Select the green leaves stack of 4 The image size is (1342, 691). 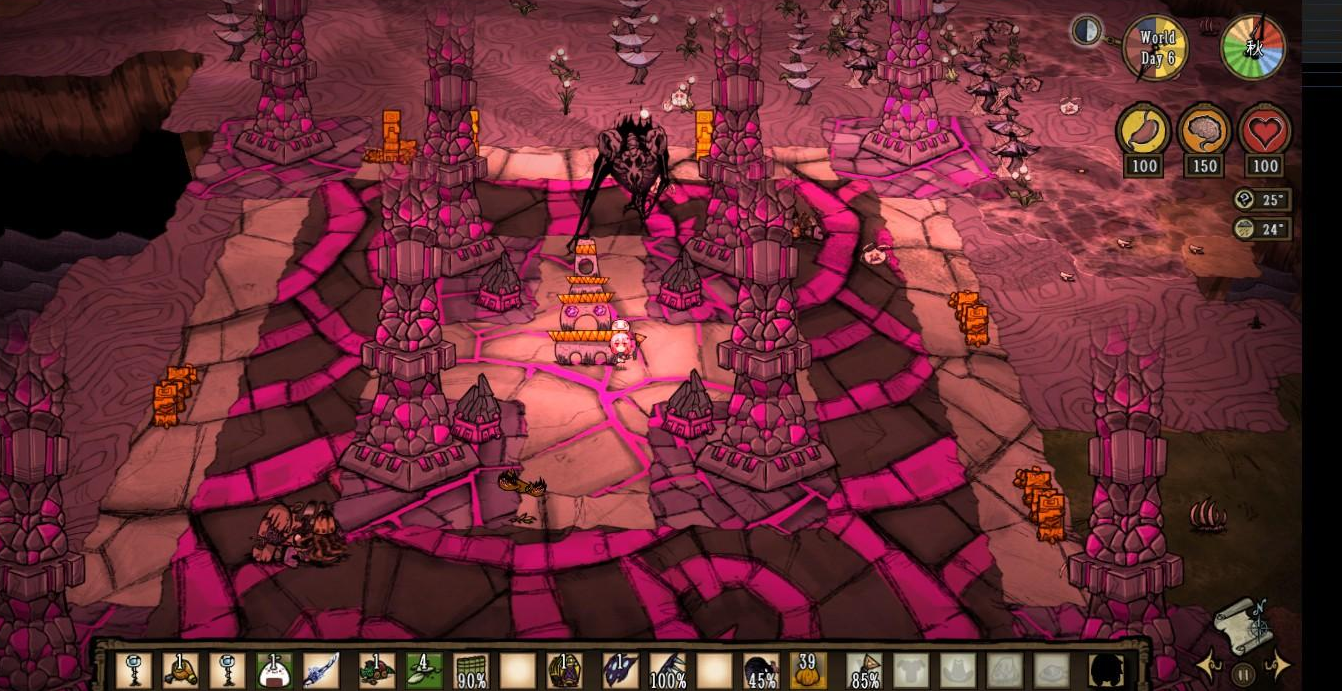[423, 671]
